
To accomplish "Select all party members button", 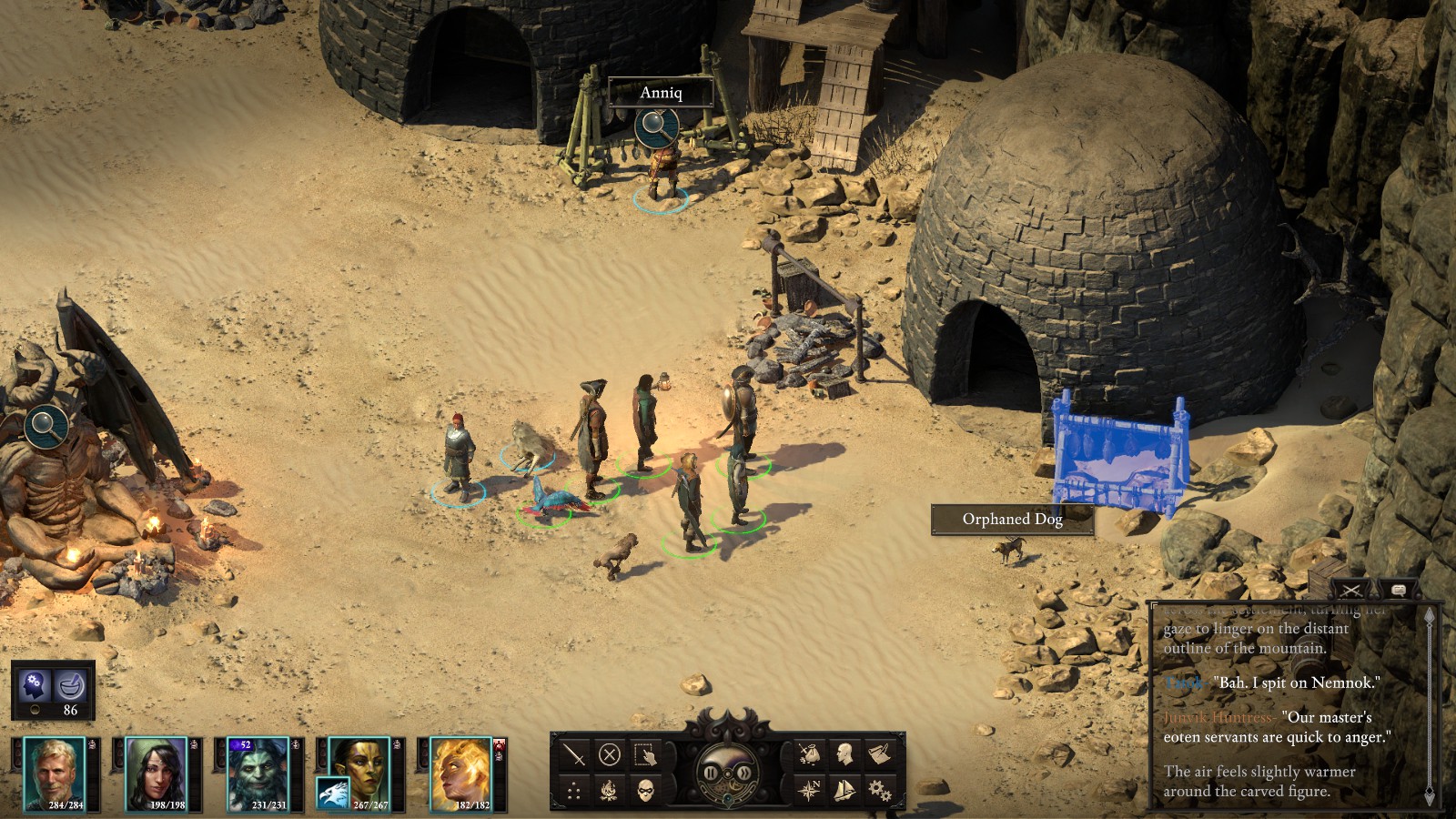I will click(x=645, y=754).
